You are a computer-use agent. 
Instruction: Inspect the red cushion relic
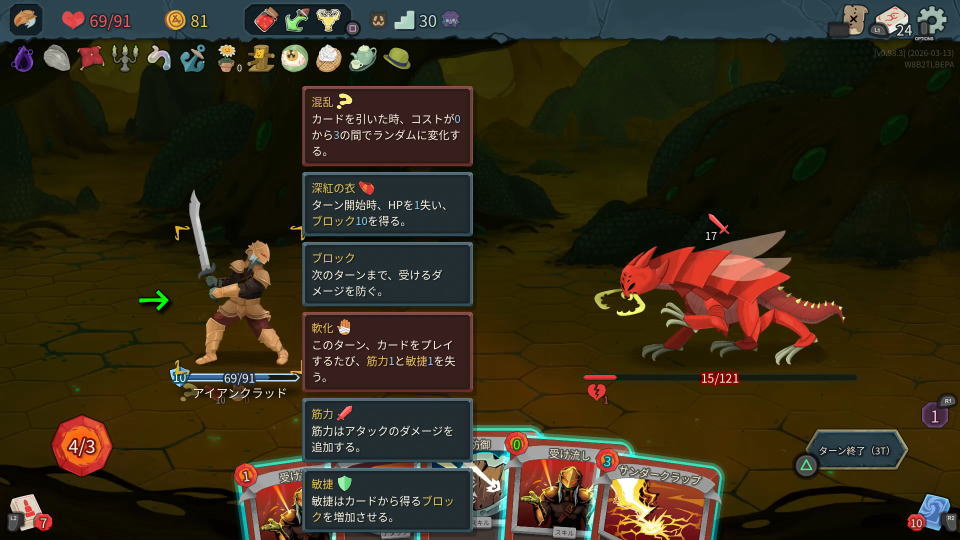coord(91,58)
